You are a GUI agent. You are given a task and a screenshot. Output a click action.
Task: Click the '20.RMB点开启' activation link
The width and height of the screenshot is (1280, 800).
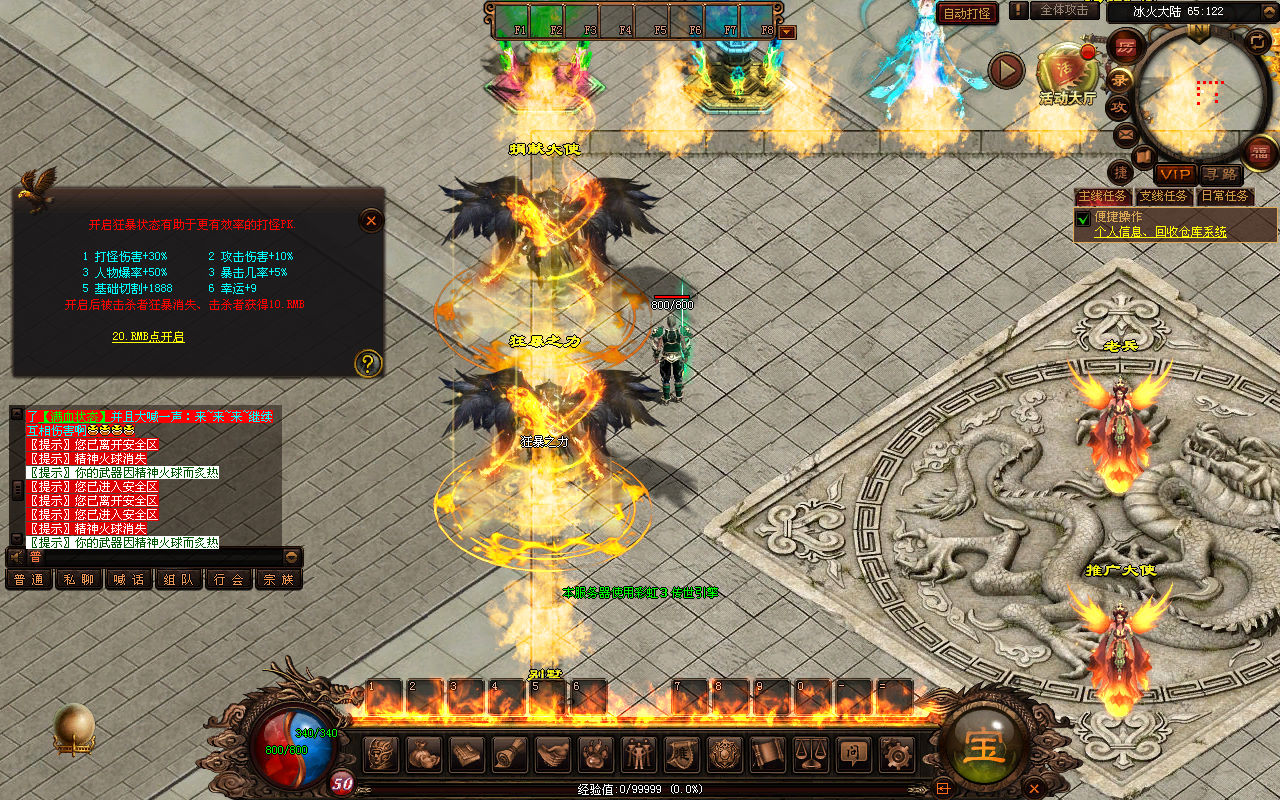tap(148, 337)
